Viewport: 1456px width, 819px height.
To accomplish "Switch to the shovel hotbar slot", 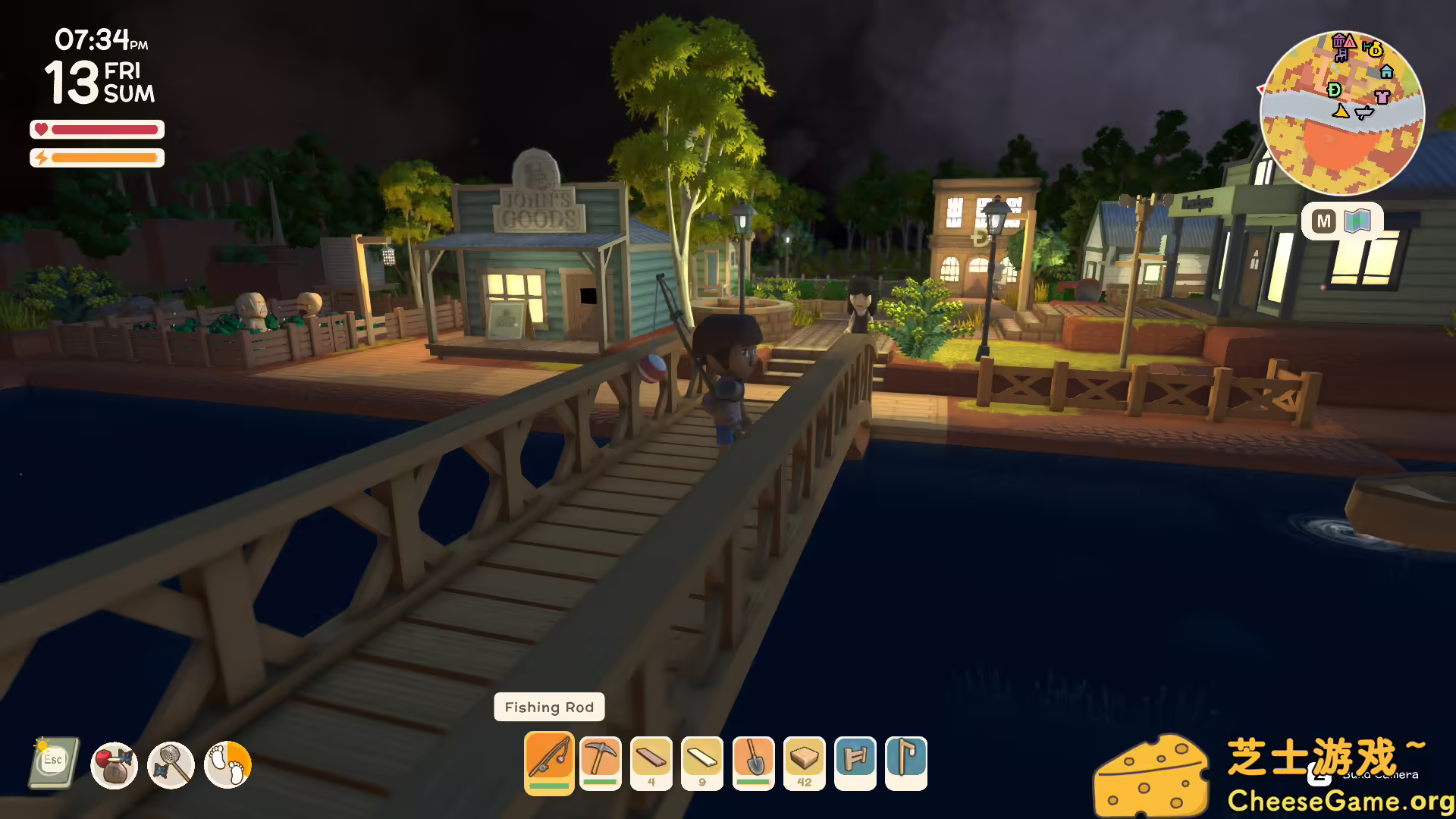I will pos(753,761).
